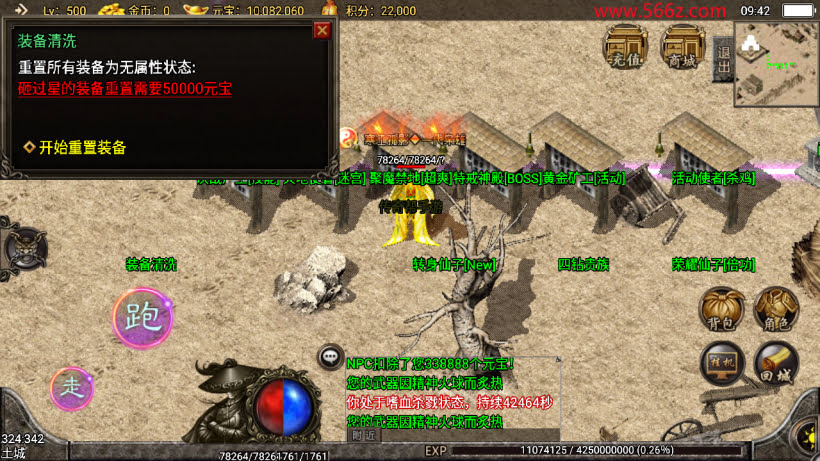
Task: Use the 回城 return-to-town scroll
Action: [775, 364]
